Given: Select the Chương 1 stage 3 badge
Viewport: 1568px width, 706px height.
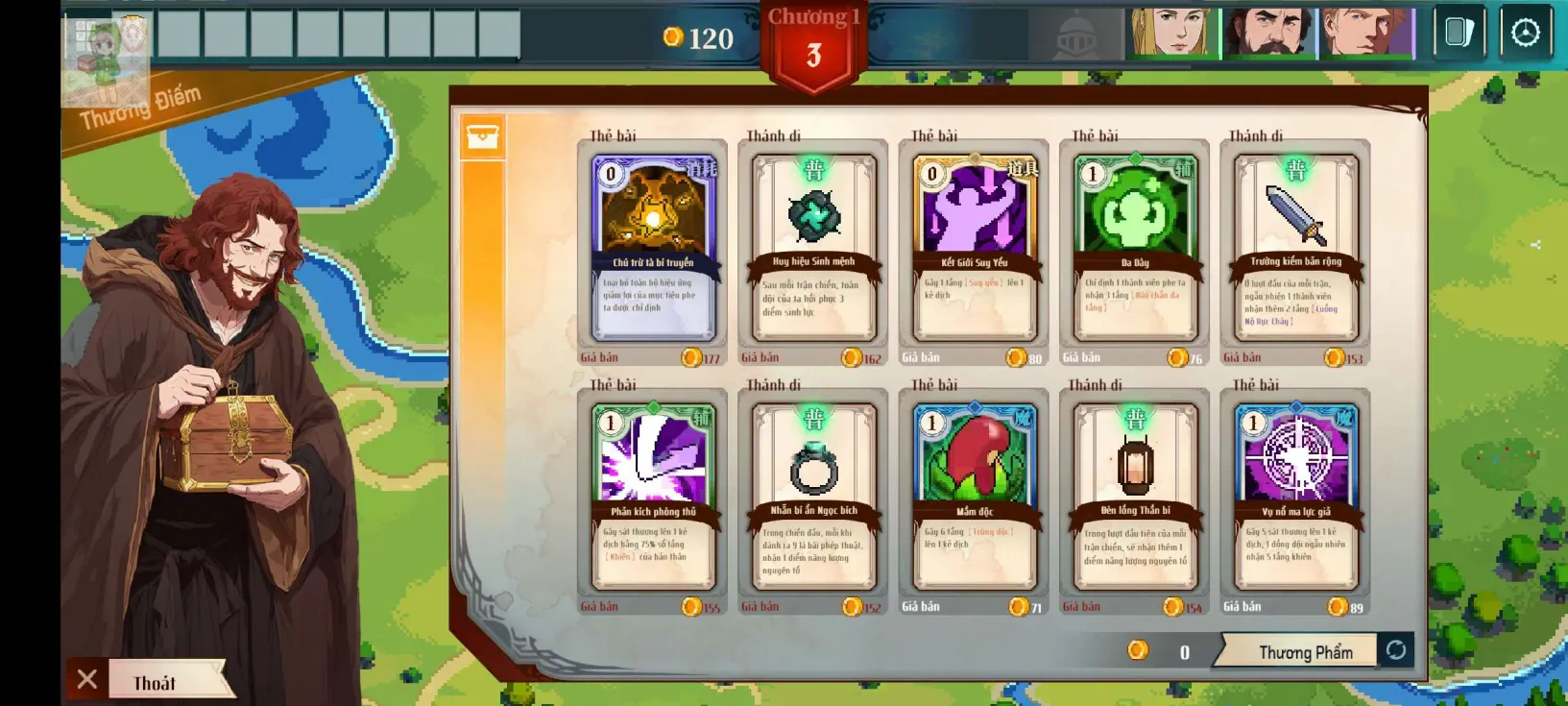Looking at the screenshot, I should click(815, 40).
